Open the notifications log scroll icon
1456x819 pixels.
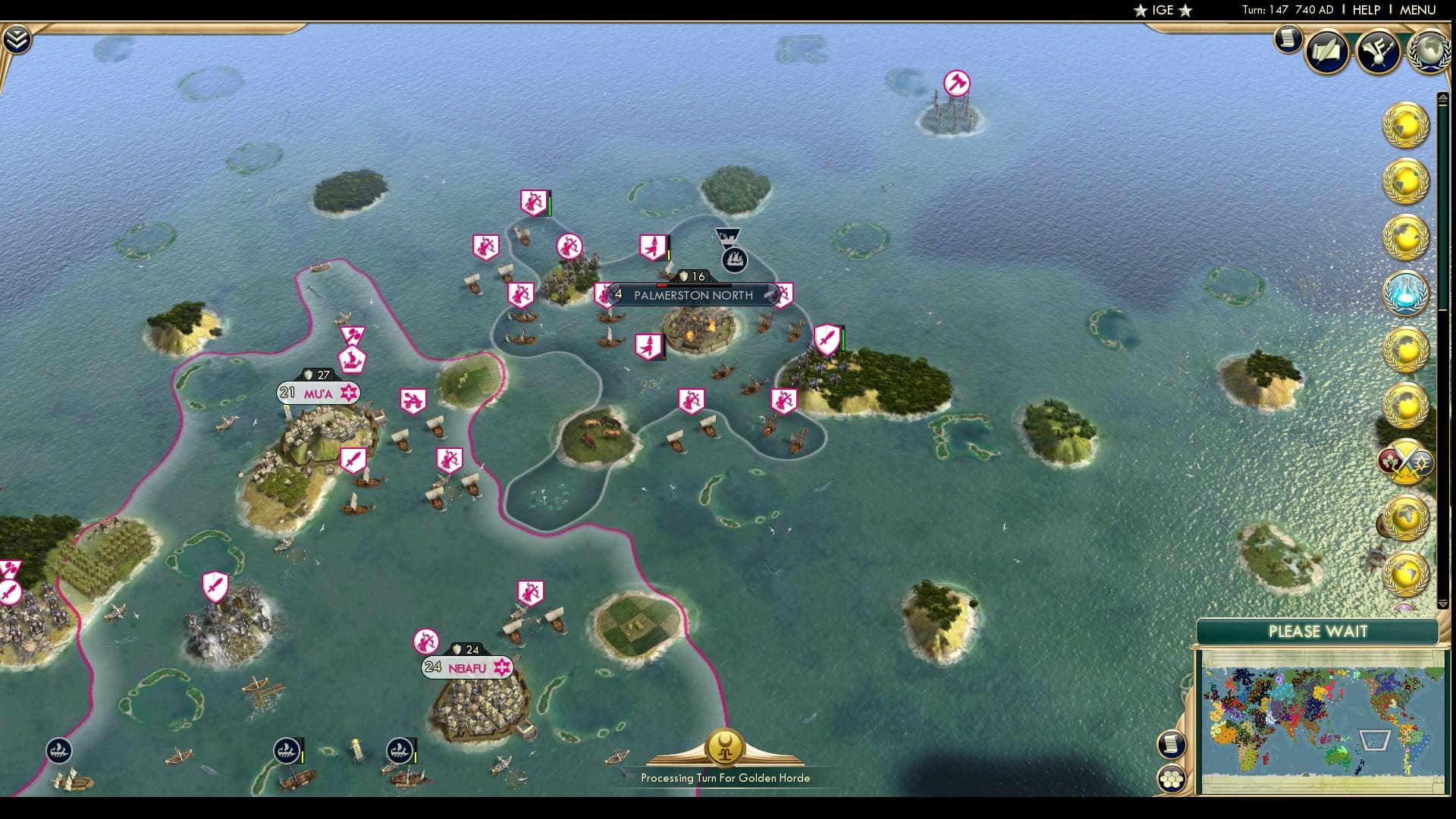[1288, 39]
